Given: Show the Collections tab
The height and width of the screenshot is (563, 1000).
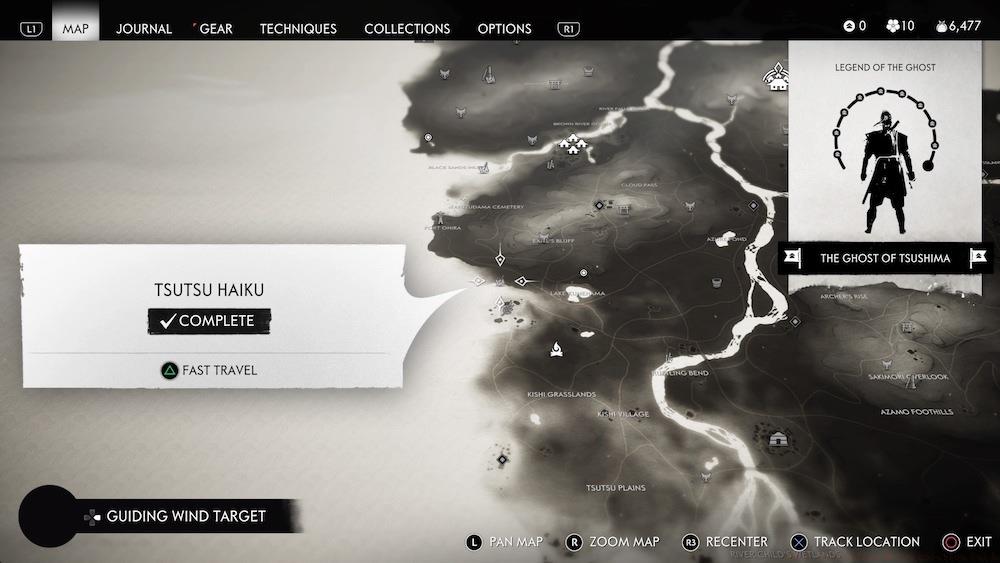Looking at the screenshot, I should click(407, 28).
